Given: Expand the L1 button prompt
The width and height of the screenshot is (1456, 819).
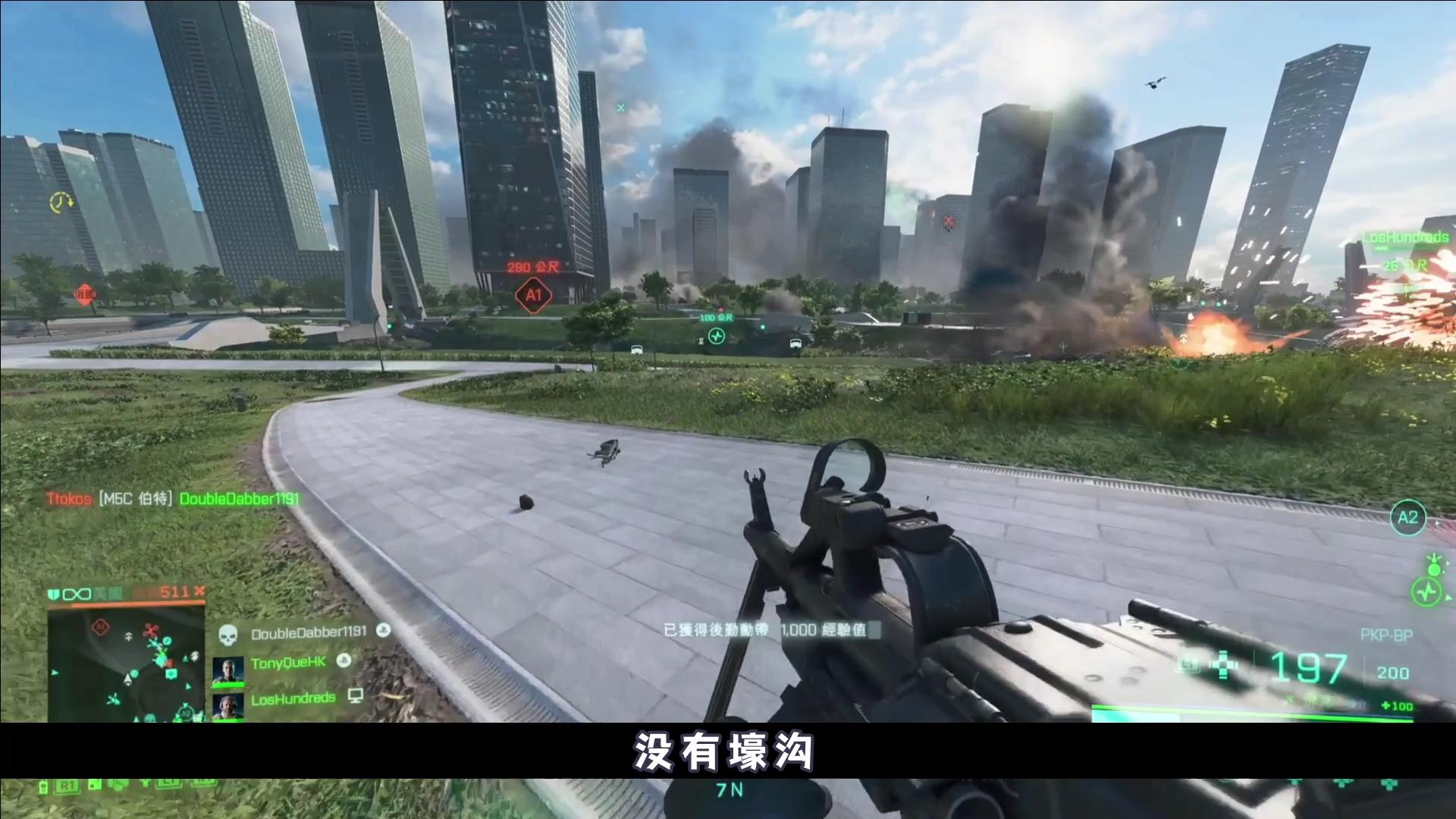Looking at the screenshot, I should 171,782.
